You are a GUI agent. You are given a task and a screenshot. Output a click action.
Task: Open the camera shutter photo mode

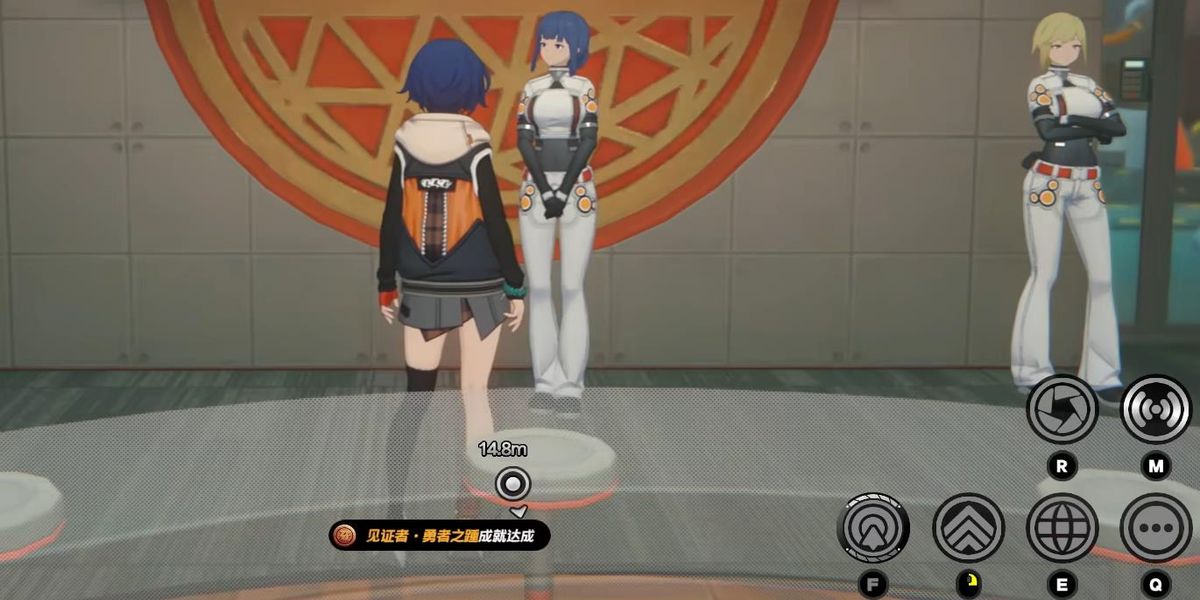point(1062,409)
